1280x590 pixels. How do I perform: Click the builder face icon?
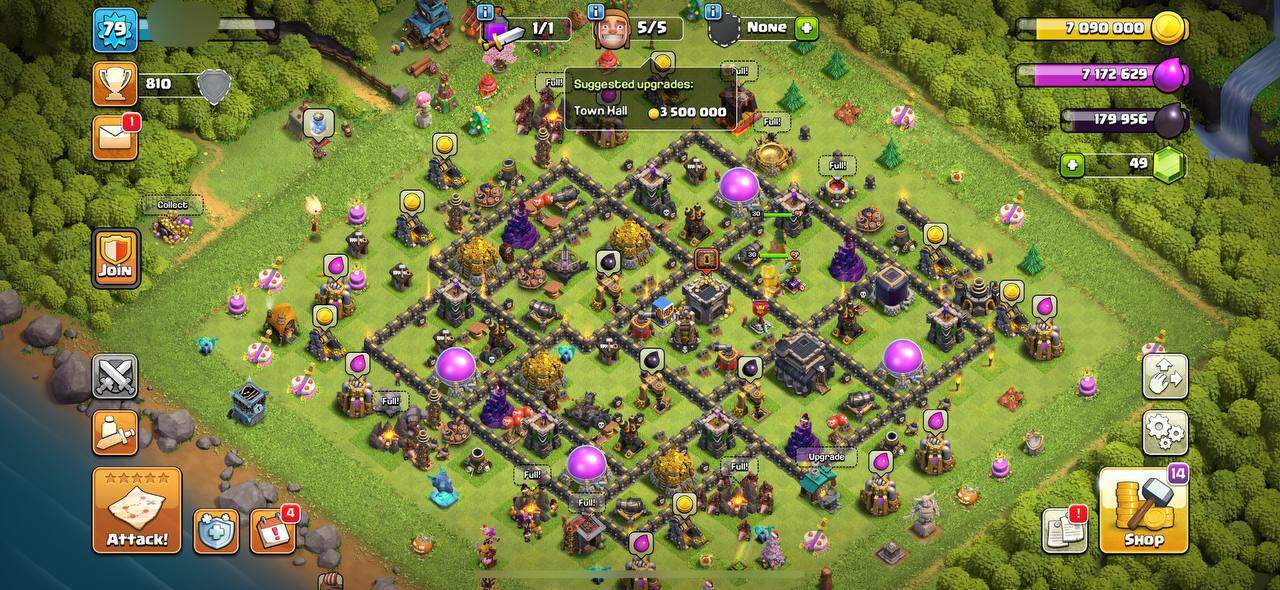coord(610,32)
